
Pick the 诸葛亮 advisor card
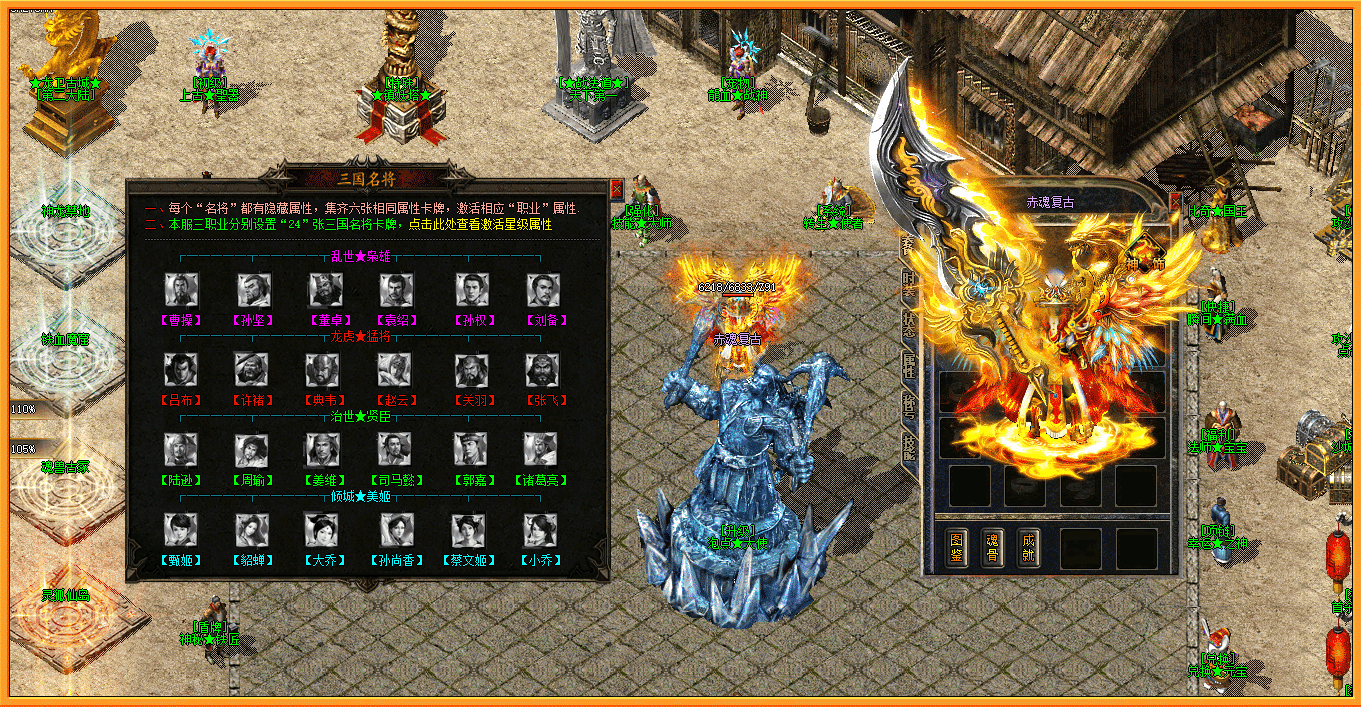click(543, 451)
